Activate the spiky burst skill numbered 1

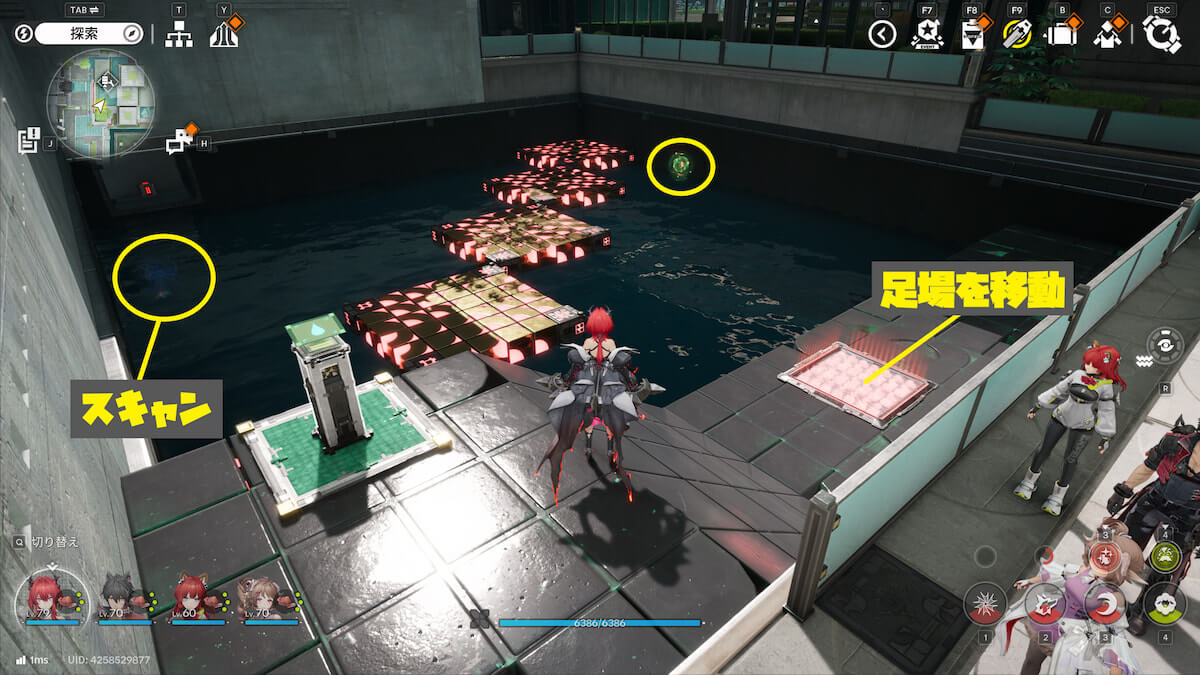985,604
